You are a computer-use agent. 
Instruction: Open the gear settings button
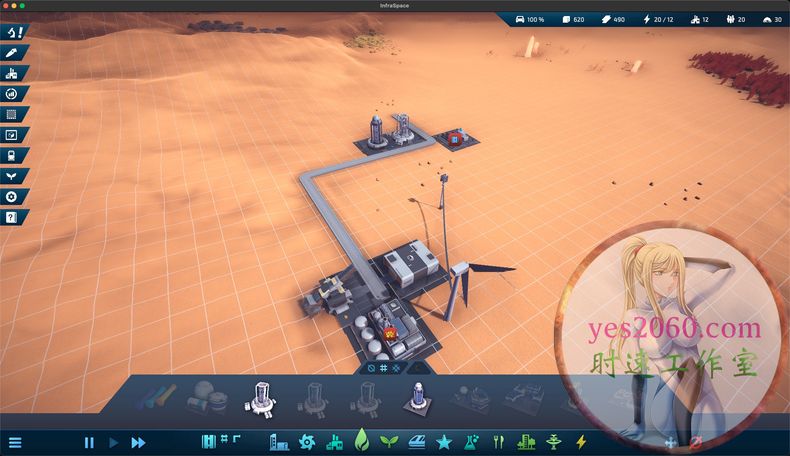click(13, 197)
